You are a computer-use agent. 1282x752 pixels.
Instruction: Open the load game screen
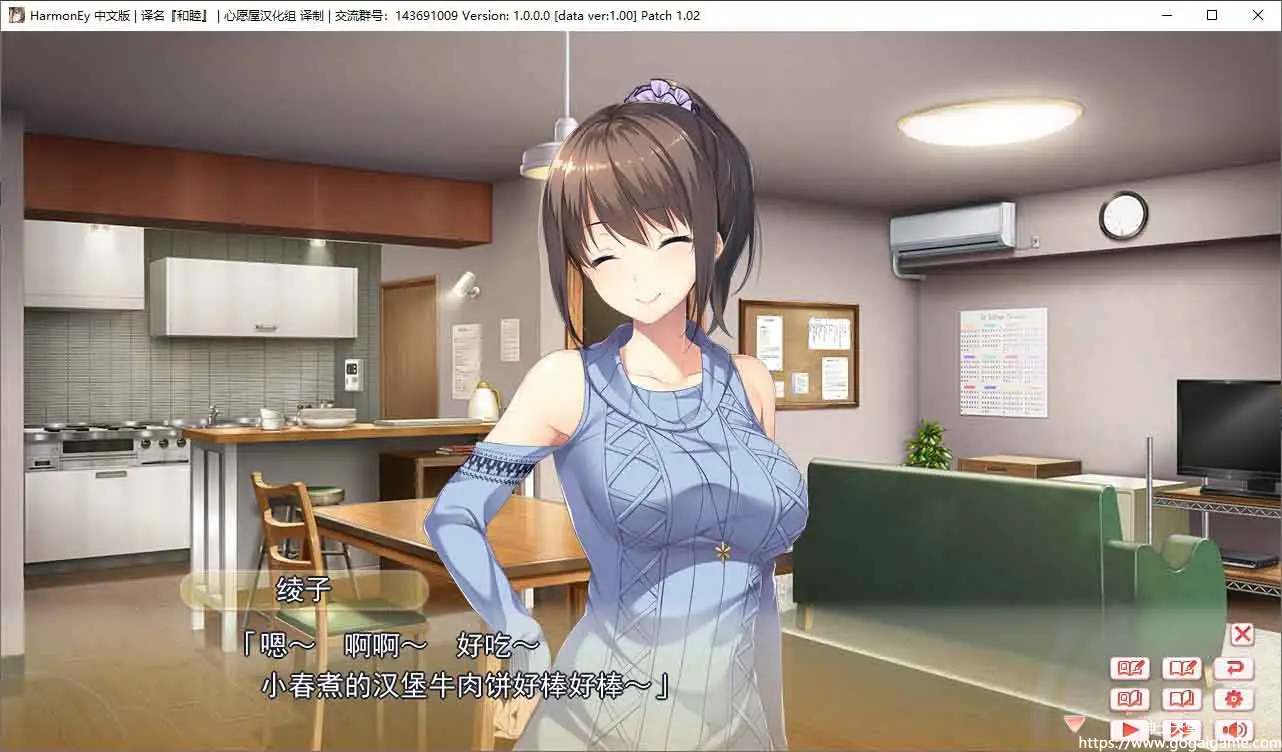point(1183,698)
